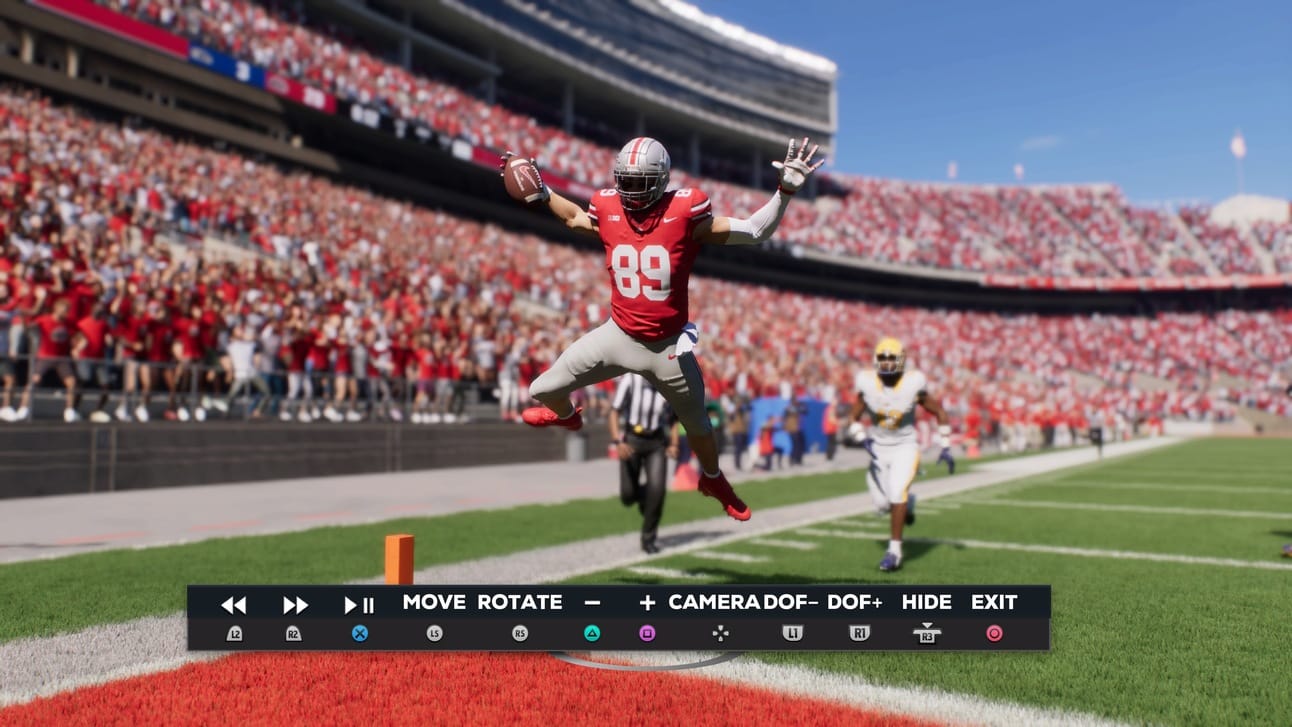Viewport: 1292px width, 727px height.
Task: Decrease depth of field with DOF-
Action: 792,602
